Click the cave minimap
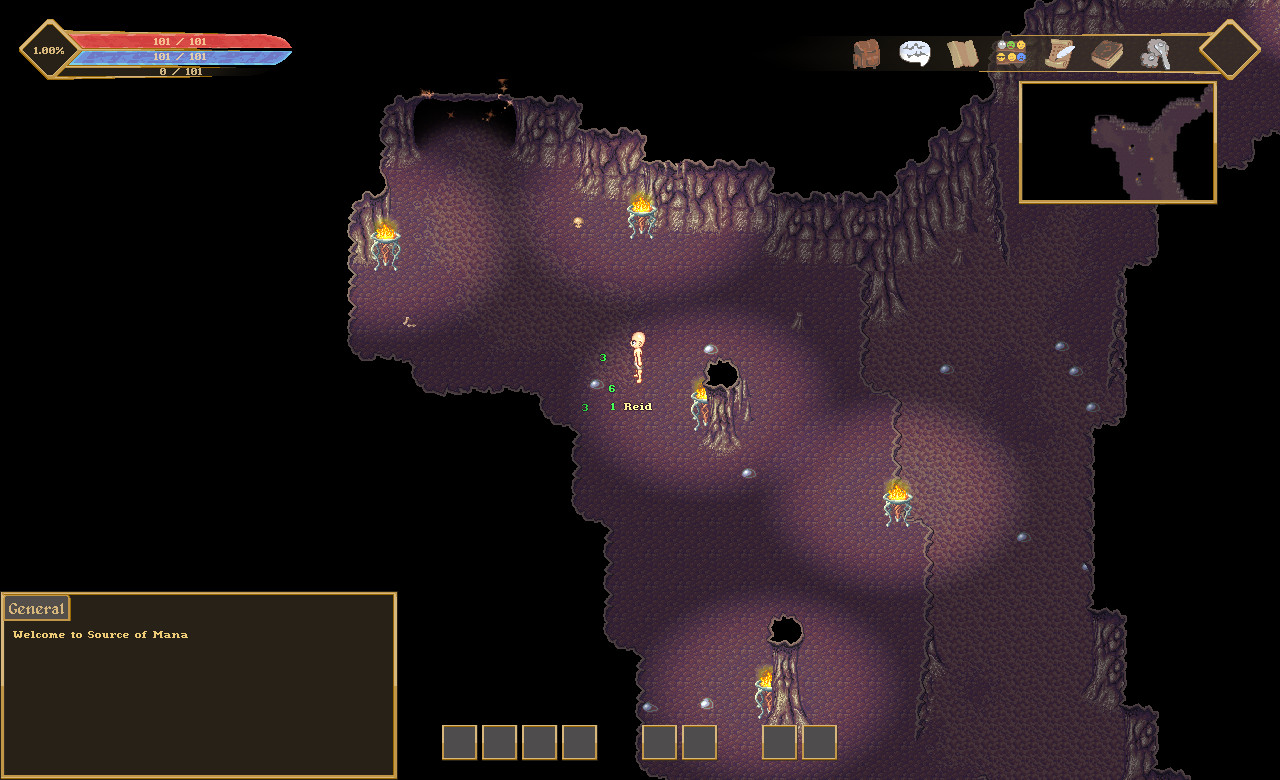The width and height of the screenshot is (1280, 780). point(1117,142)
